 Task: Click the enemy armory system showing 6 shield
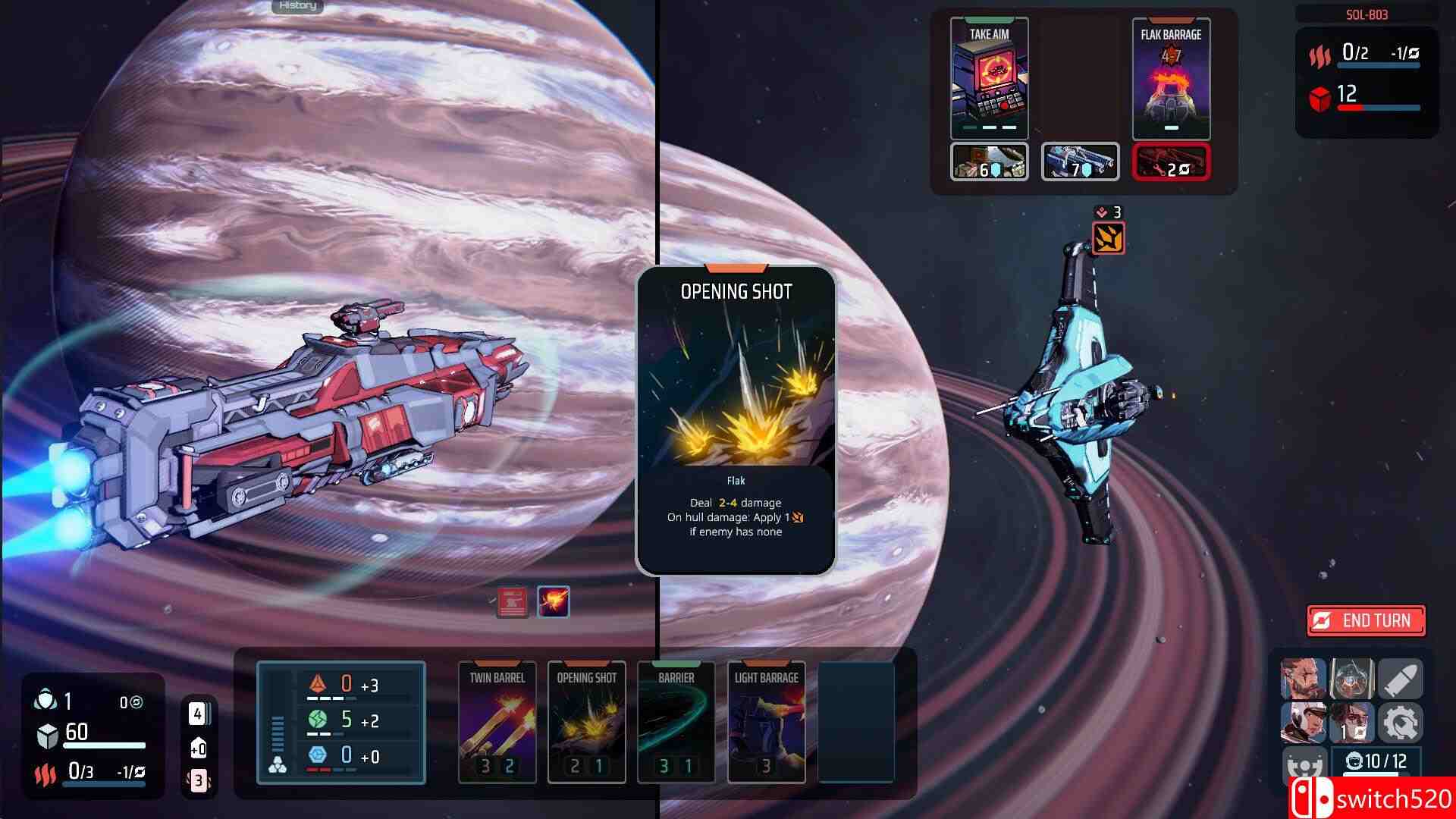[x=988, y=161]
